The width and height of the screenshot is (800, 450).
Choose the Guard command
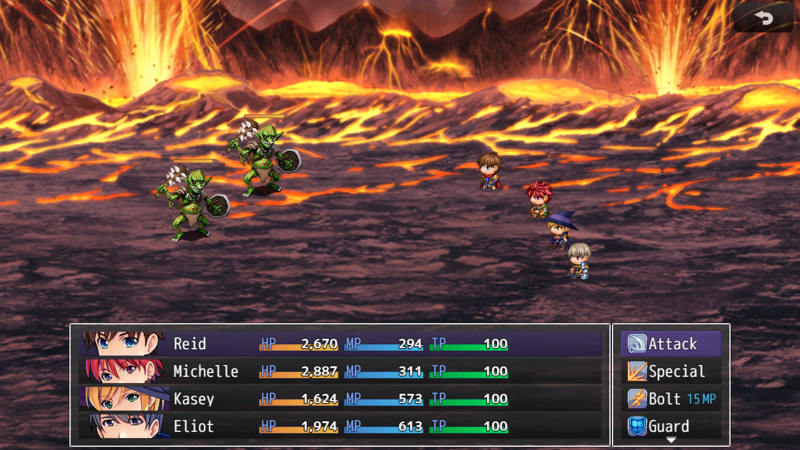[x=671, y=426]
